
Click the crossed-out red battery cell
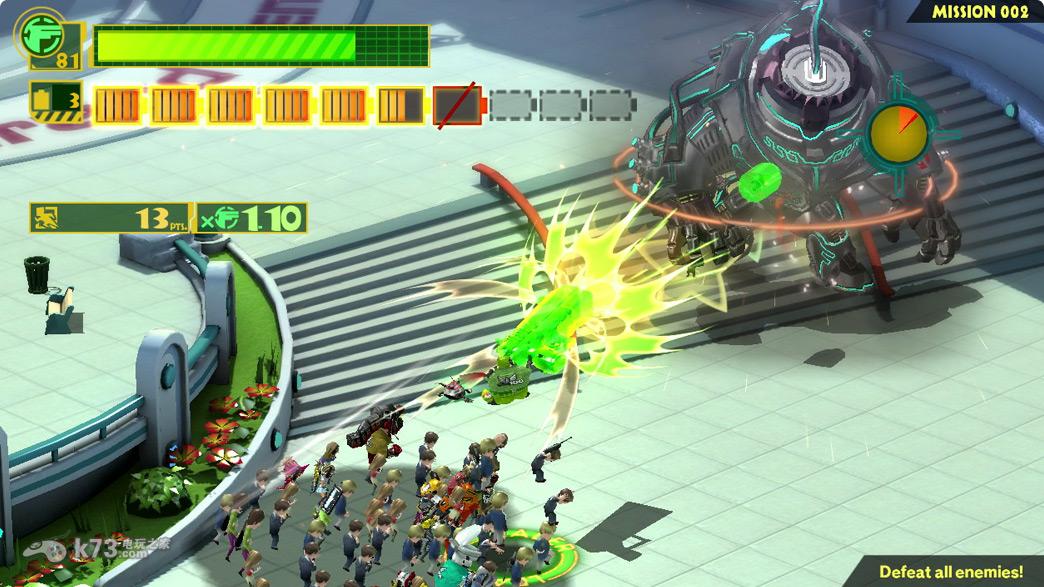tap(458, 105)
